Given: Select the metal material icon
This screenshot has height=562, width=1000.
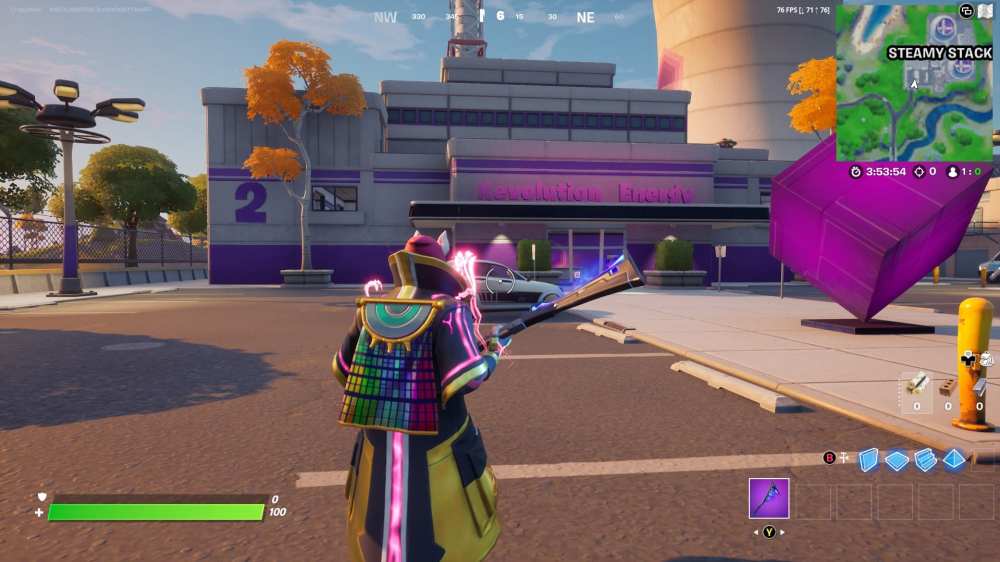Looking at the screenshot, I should click(x=979, y=386).
